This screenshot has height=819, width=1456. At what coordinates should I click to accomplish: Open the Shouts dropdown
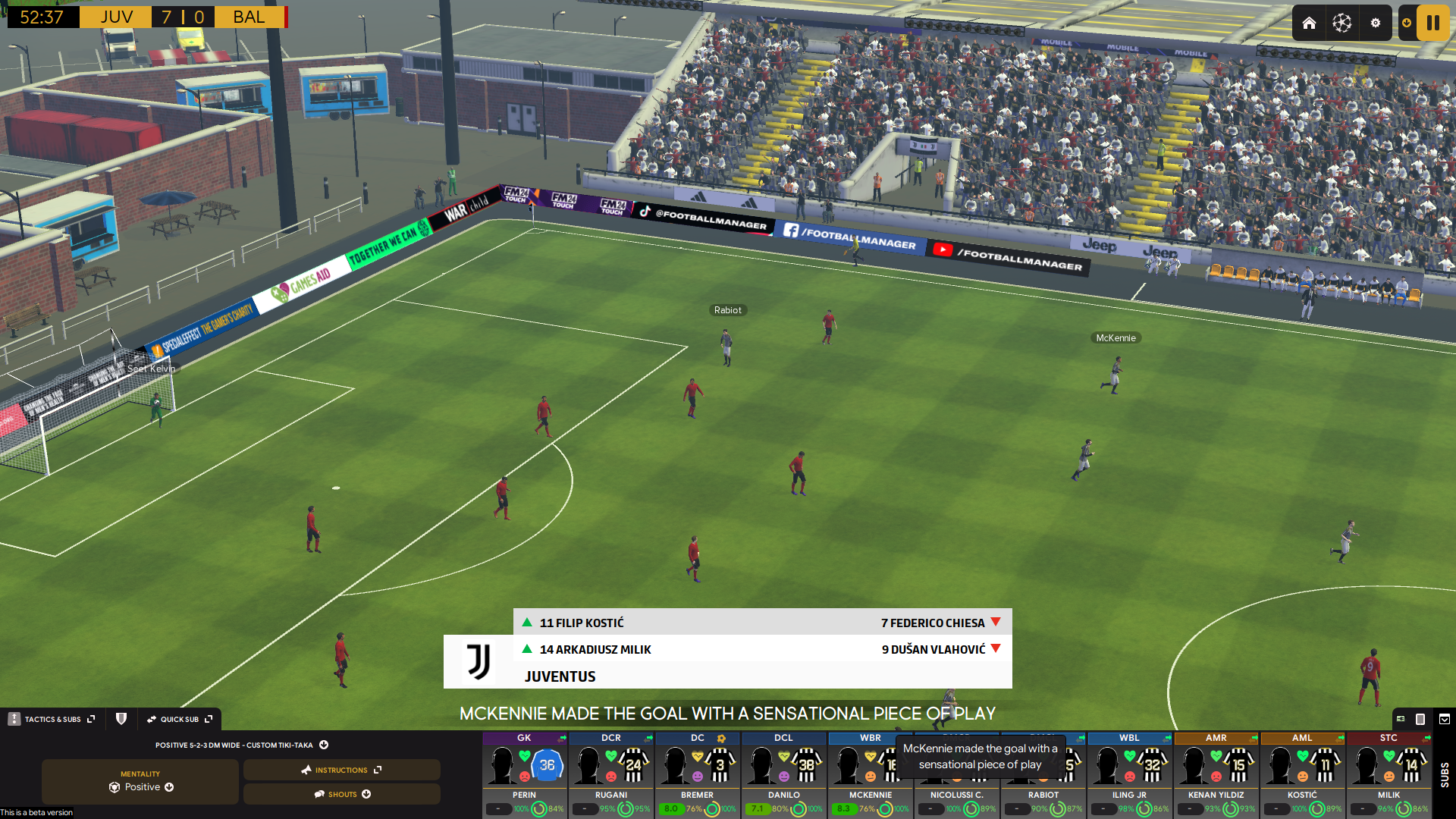(343, 794)
